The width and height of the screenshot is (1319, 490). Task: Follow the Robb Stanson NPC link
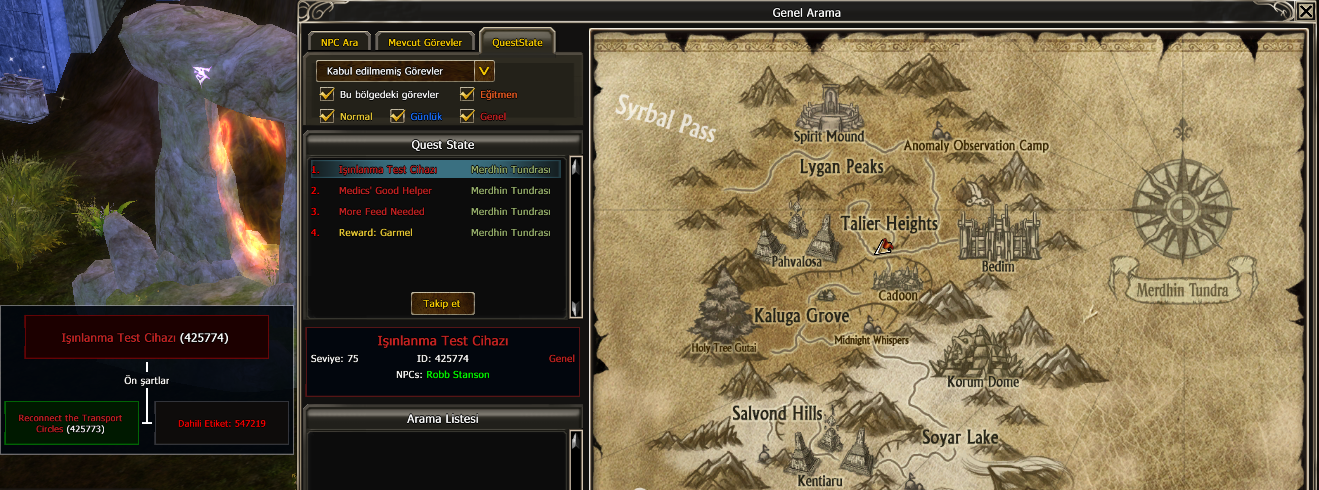[x=458, y=375]
